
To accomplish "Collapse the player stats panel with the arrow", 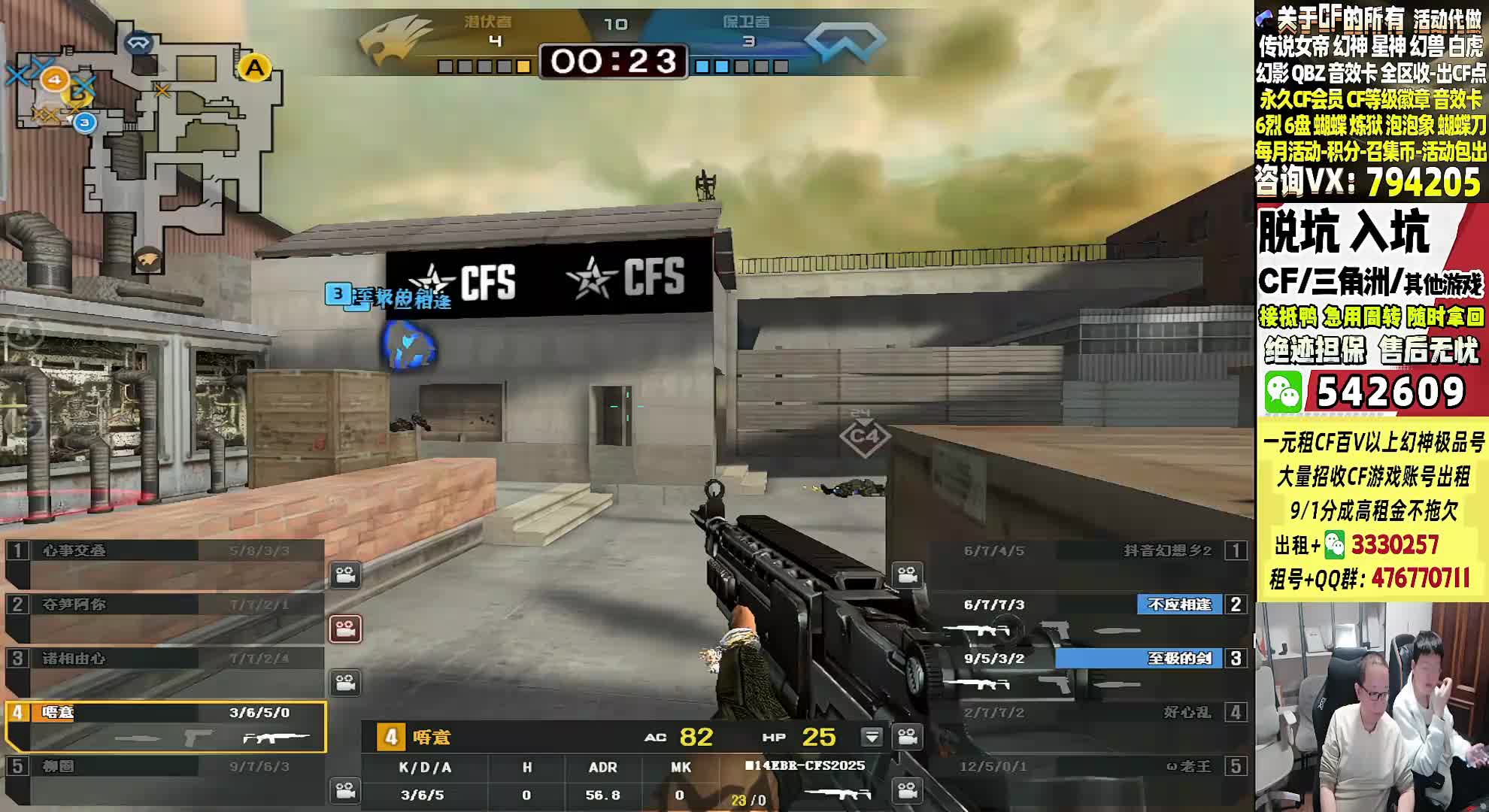I will (872, 737).
